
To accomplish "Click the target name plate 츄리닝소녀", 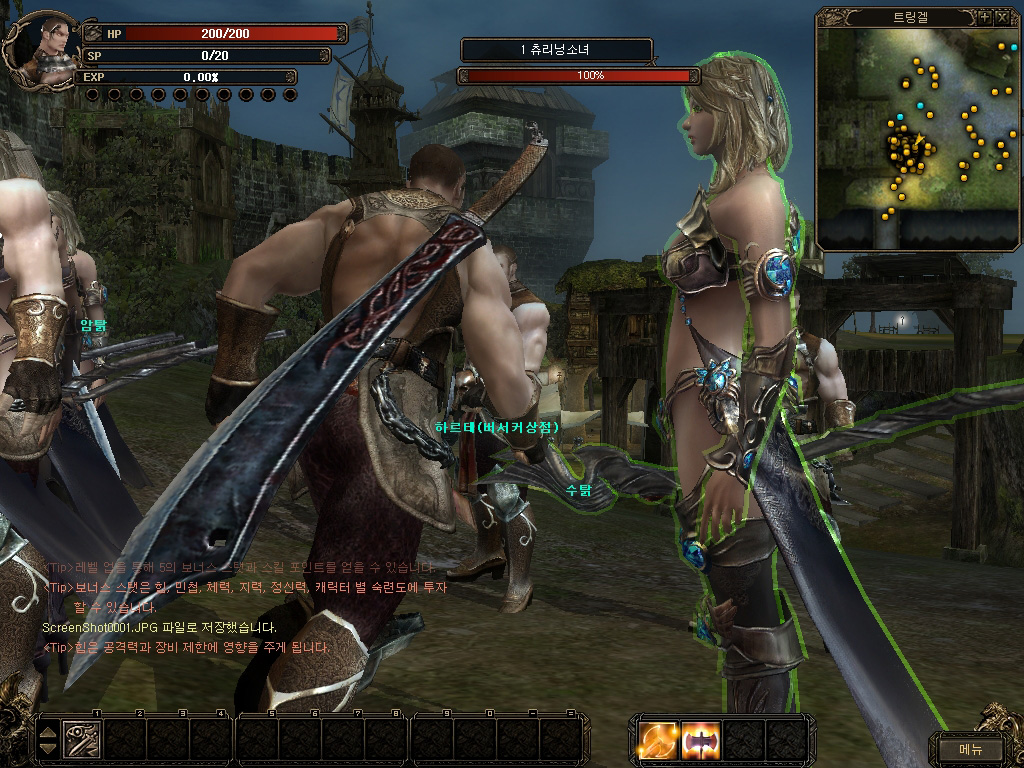I will click(557, 50).
